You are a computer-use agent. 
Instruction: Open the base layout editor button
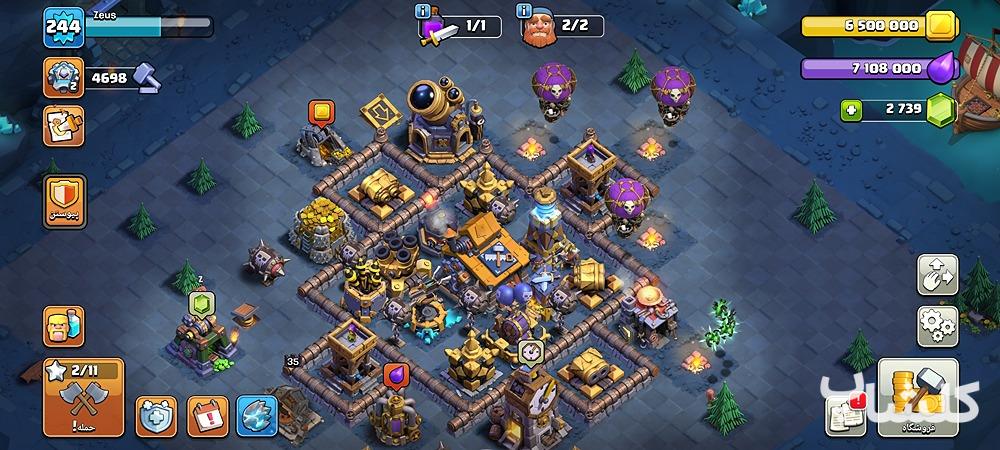937,275
